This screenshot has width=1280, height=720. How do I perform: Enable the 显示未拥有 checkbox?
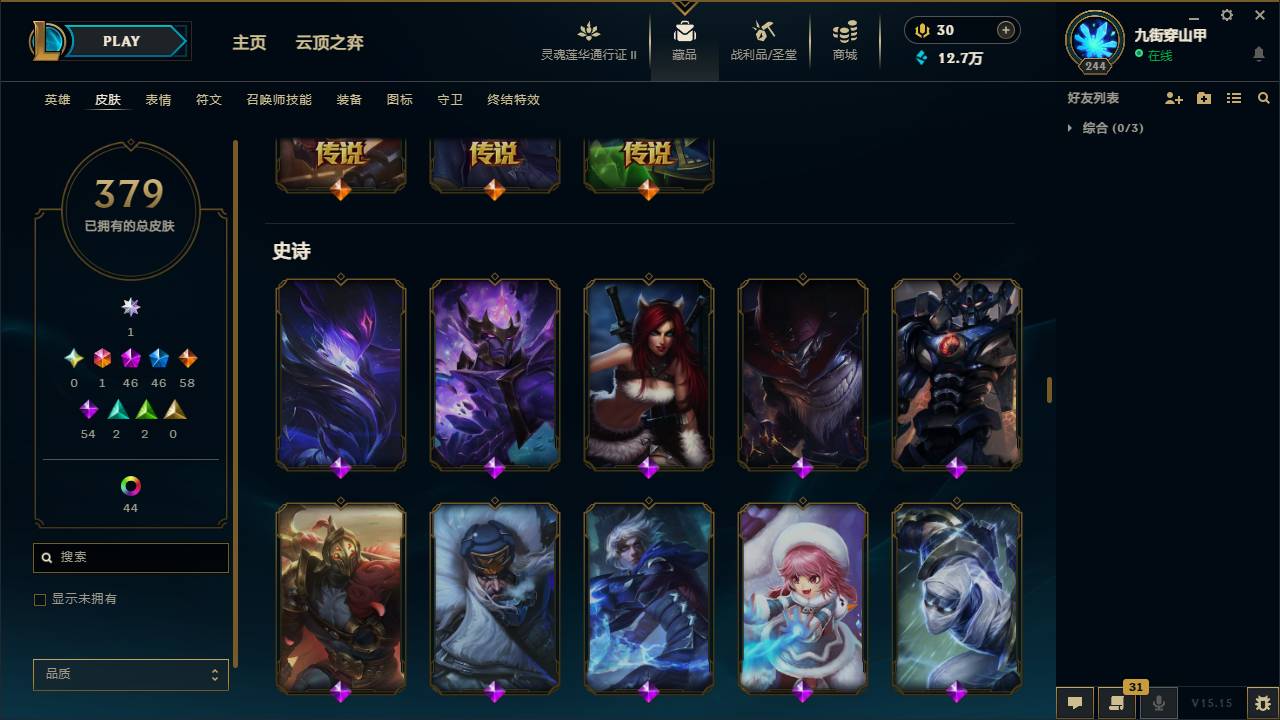(x=39, y=599)
